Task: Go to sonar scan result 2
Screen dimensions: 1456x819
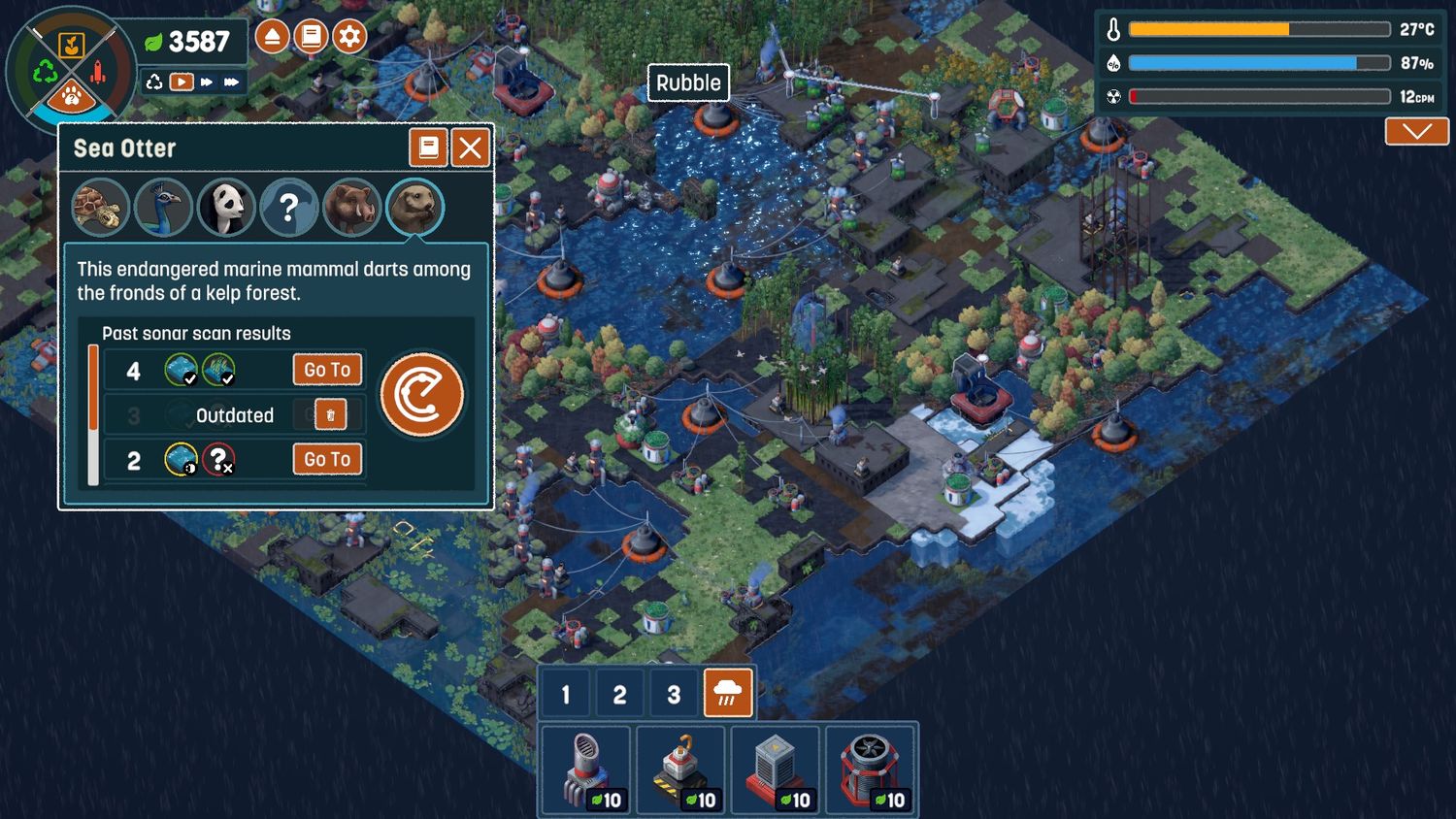Action: point(327,459)
